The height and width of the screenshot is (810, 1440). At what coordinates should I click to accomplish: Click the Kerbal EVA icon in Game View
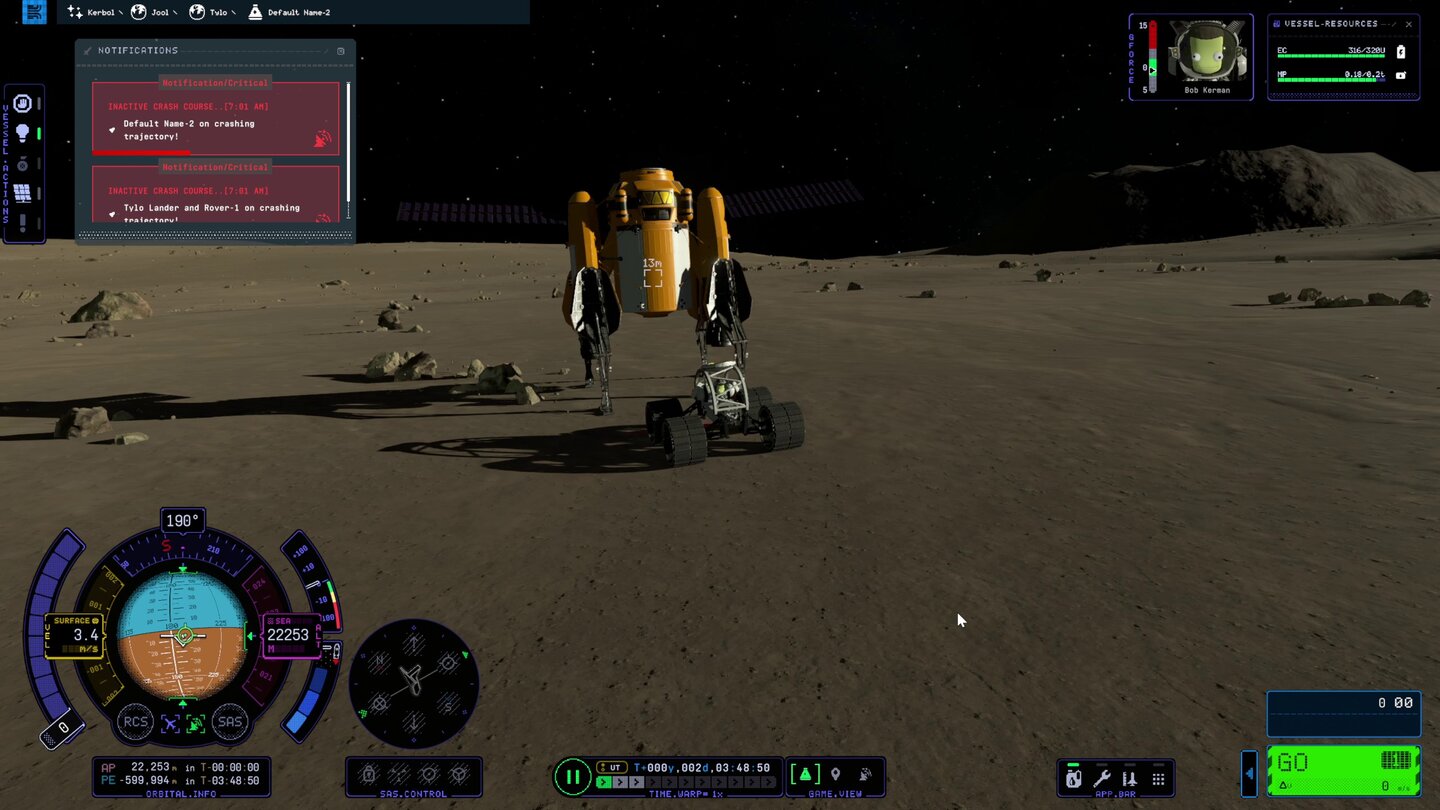[x=864, y=773]
